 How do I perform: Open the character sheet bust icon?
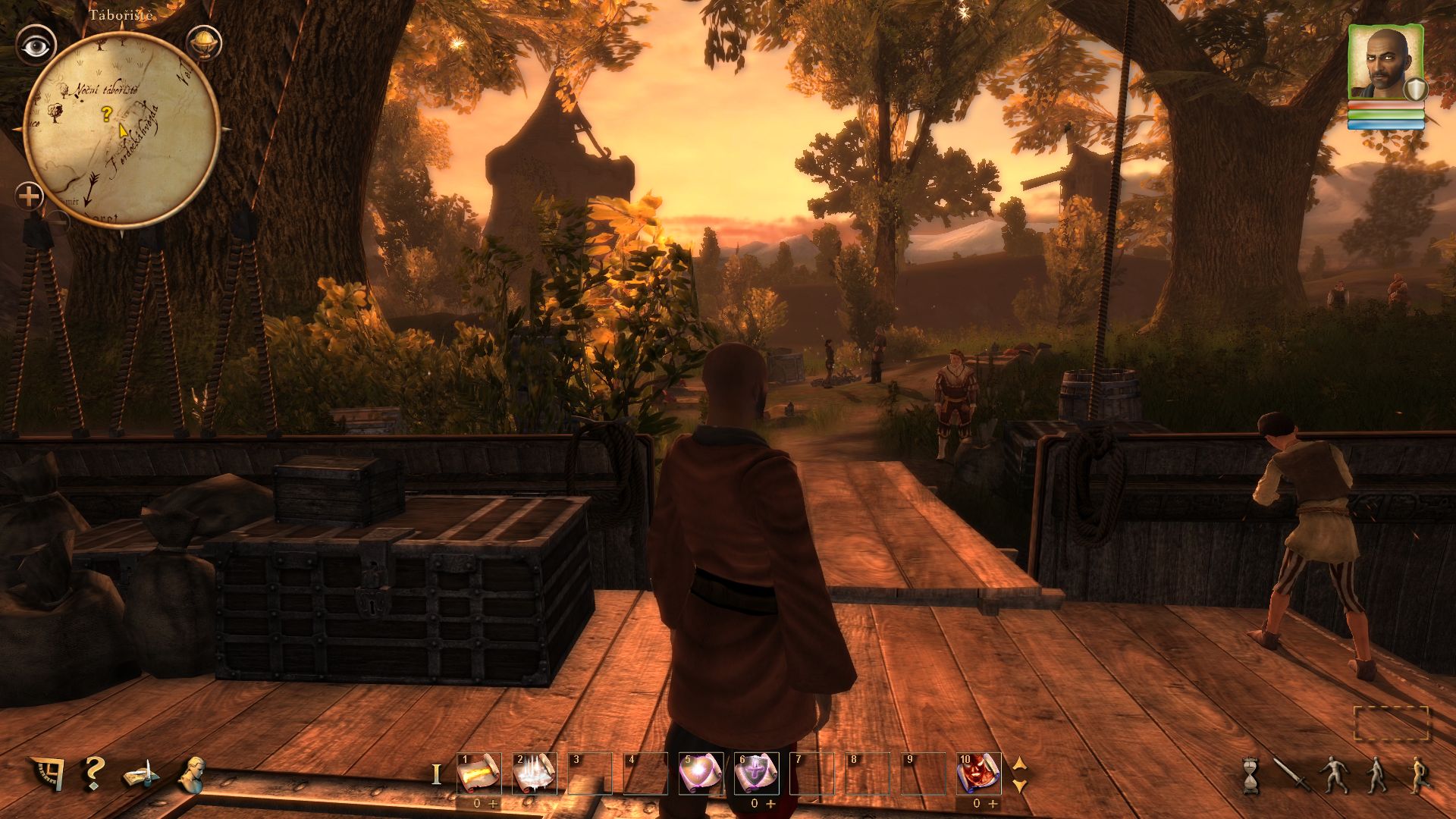192,773
